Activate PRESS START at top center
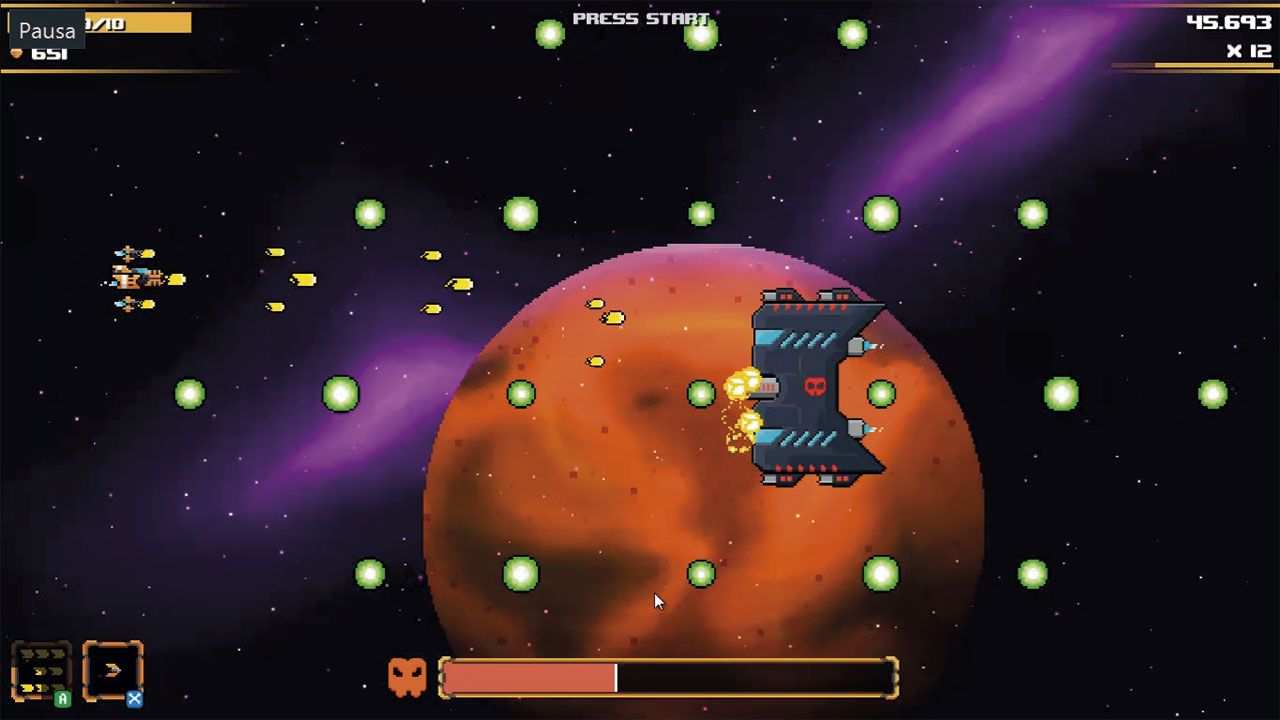This screenshot has width=1280, height=720. (640, 18)
